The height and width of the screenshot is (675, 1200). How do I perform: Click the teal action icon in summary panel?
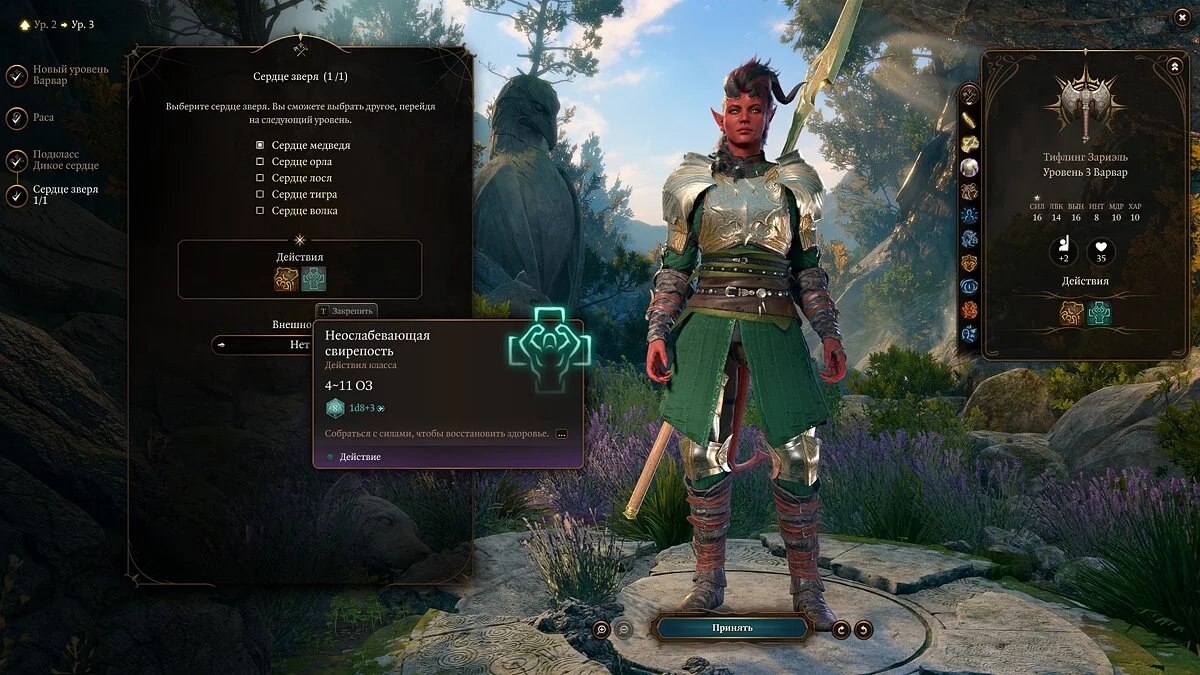coord(1099,313)
